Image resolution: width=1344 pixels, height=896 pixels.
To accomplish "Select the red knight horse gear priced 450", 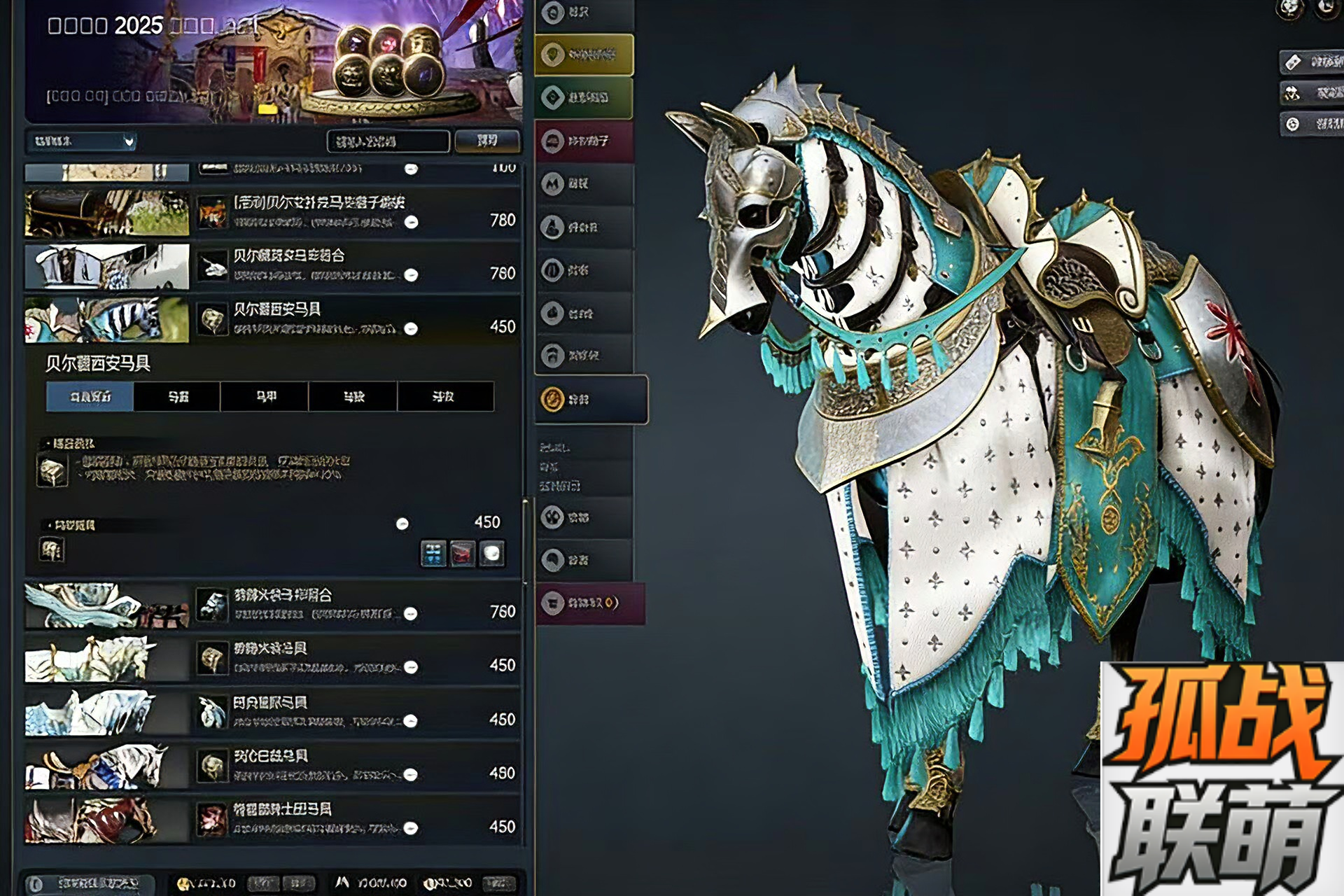I will pyautogui.click(x=273, y=819).
